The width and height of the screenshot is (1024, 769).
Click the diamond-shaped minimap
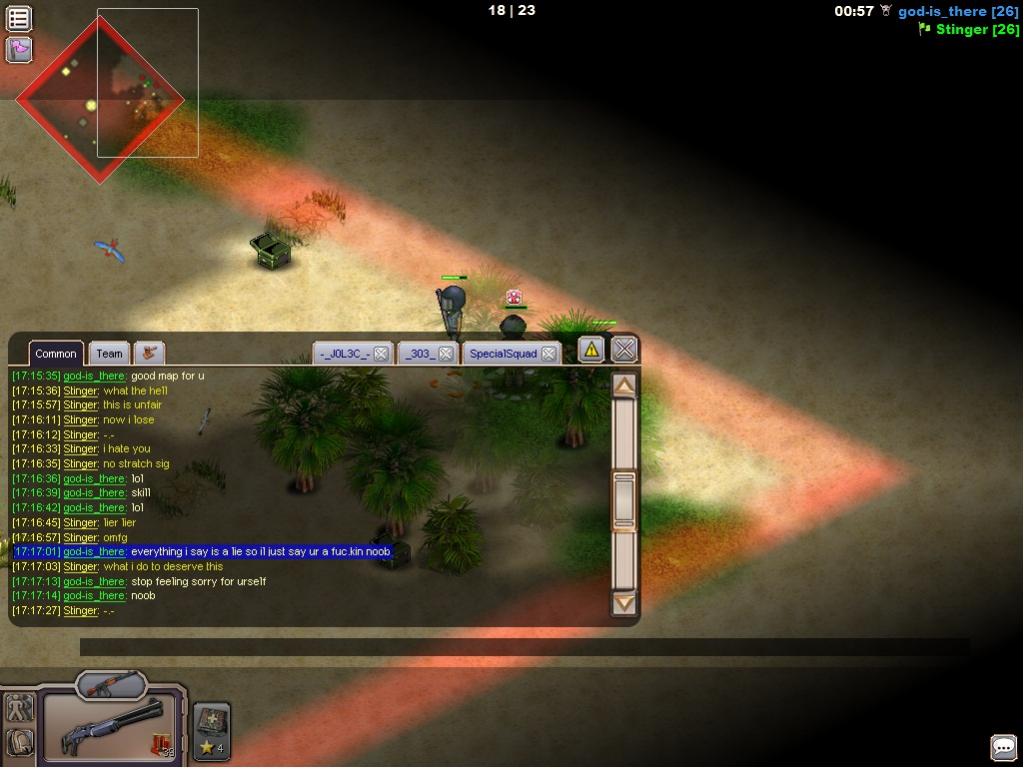coord(100,98)
